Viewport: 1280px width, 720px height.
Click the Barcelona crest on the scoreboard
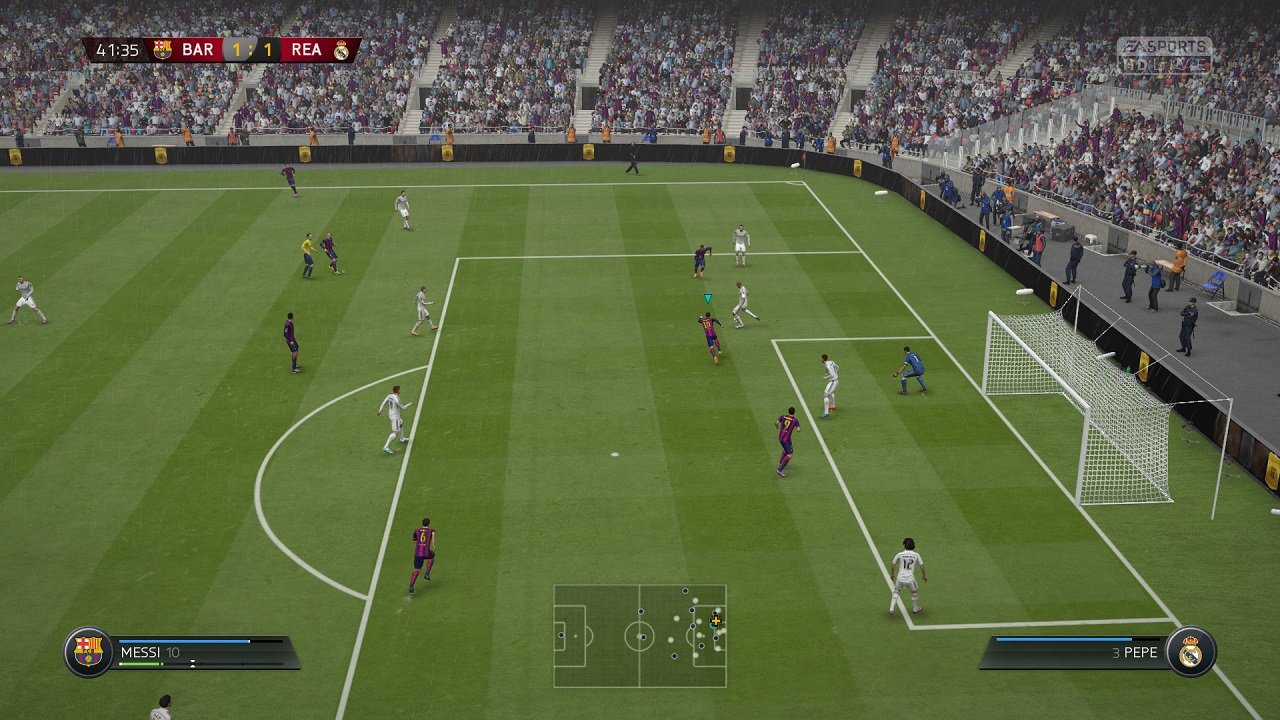click(162, 47)
